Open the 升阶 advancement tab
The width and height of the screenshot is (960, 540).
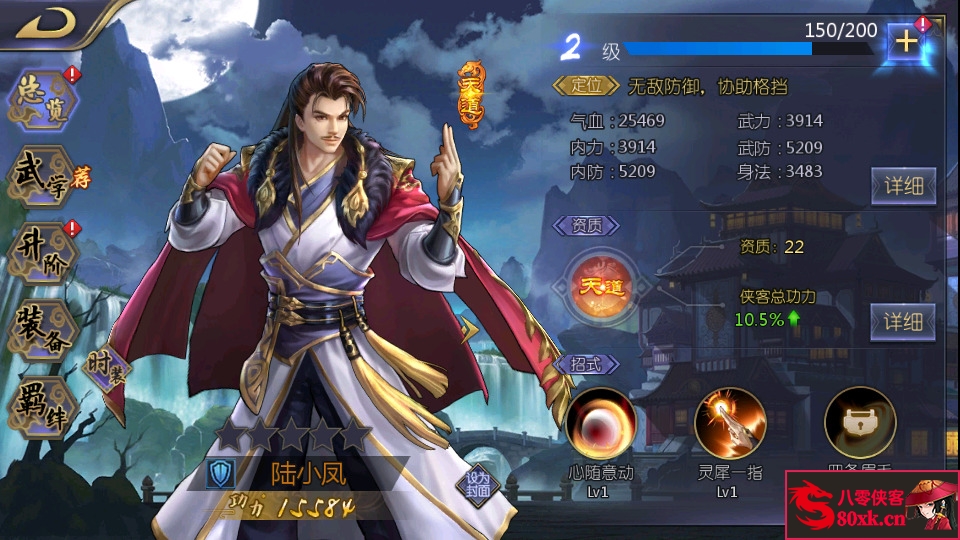coord(42,250)
